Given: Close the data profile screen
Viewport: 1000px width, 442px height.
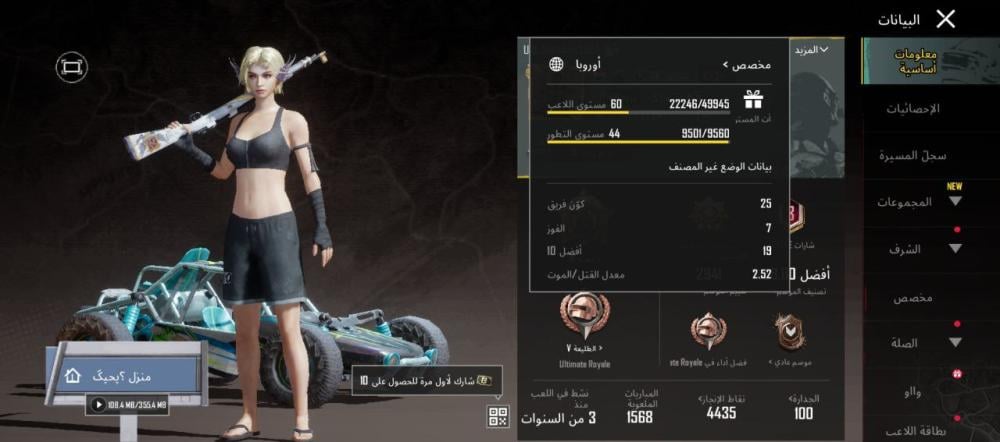Looking at the screenshot, I should (x=945, y=18).
